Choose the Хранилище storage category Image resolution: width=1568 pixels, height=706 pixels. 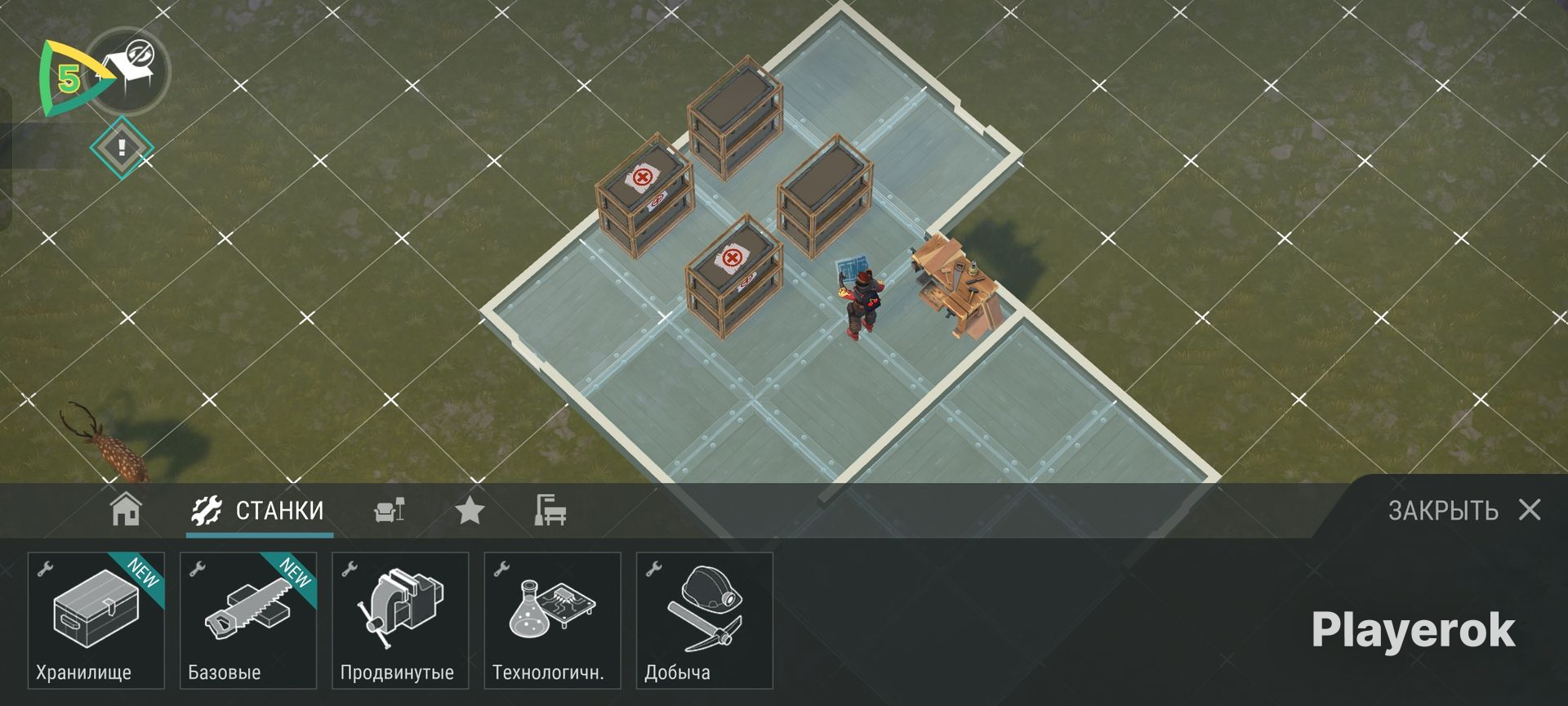click(x=96, y=620)
